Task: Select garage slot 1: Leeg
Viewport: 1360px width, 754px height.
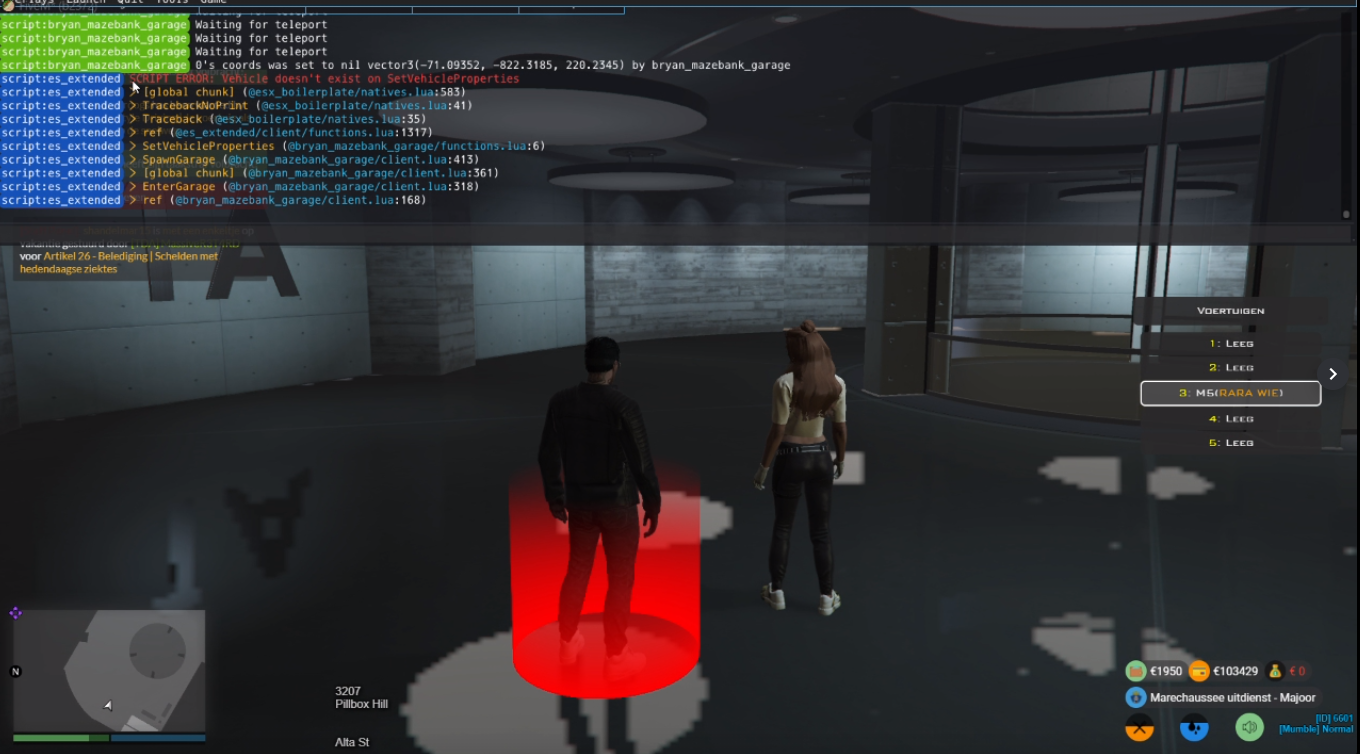Action: [1231, 343]
